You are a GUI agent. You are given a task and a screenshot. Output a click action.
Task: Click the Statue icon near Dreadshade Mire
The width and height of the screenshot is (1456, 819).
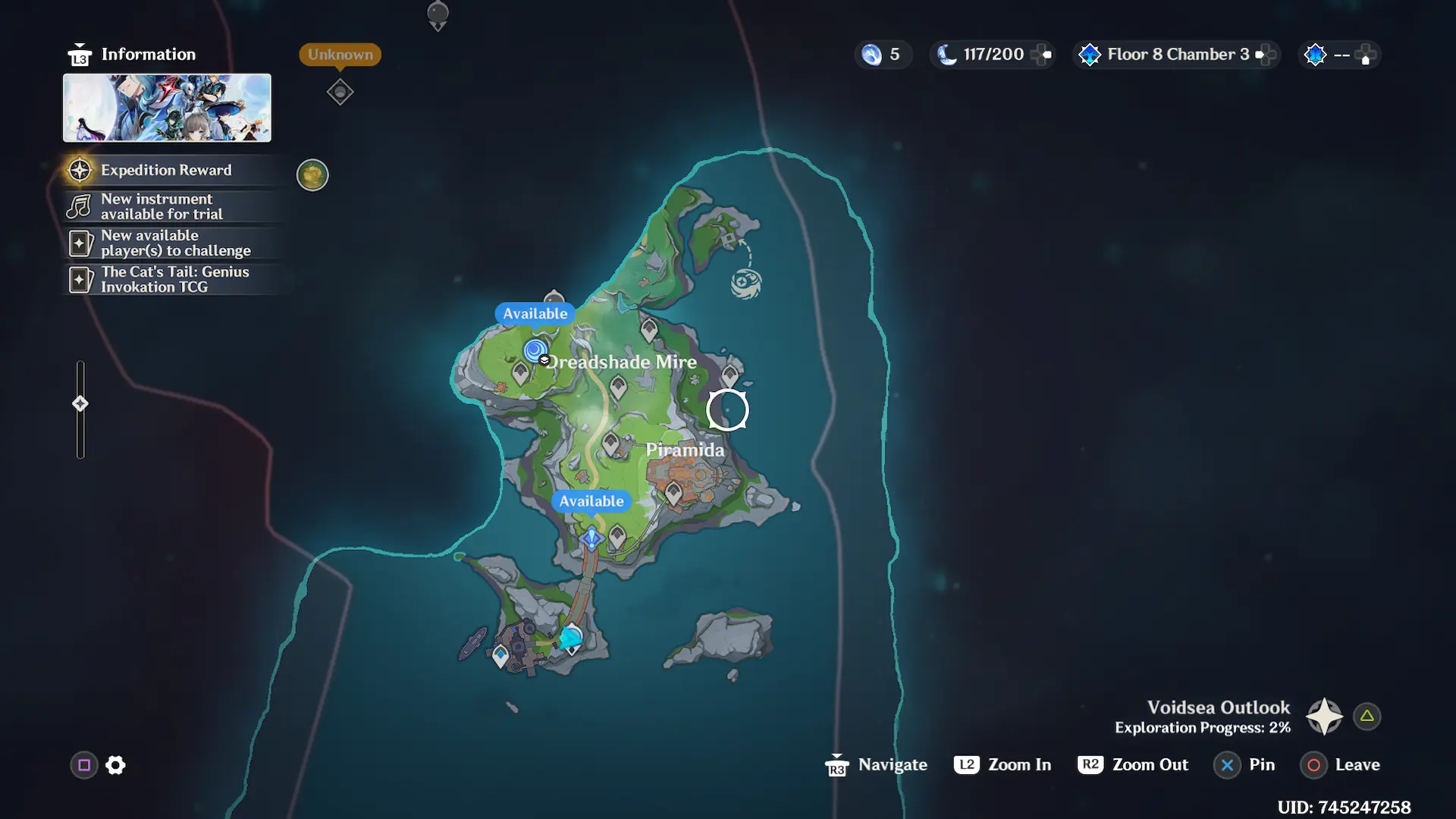(x=536, y=351)
